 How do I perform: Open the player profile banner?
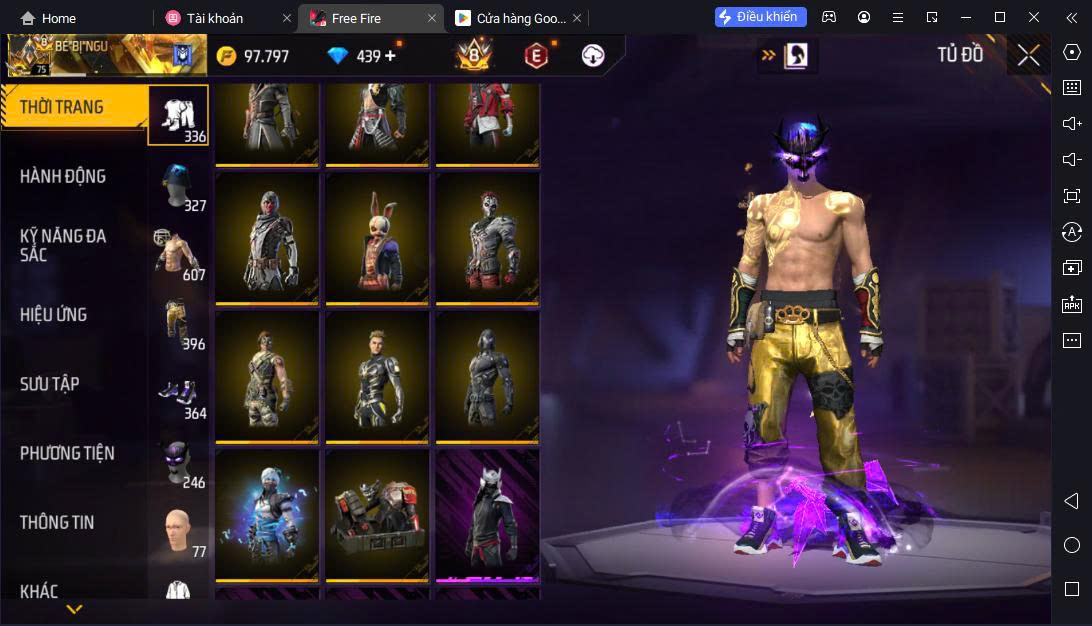pyautogui.click(x=105, y=56)
